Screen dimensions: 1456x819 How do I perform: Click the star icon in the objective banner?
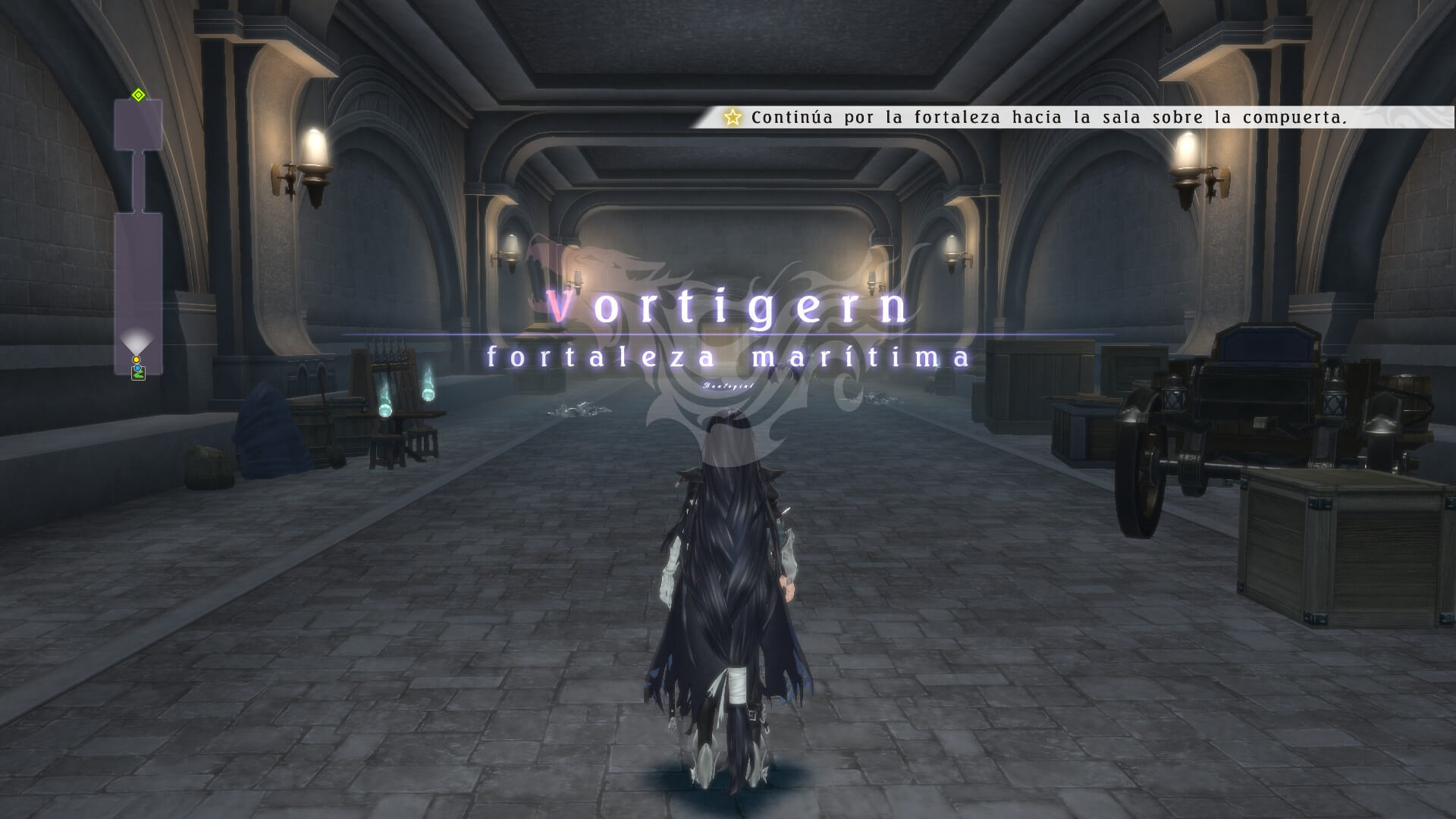(x=732, y=118)
